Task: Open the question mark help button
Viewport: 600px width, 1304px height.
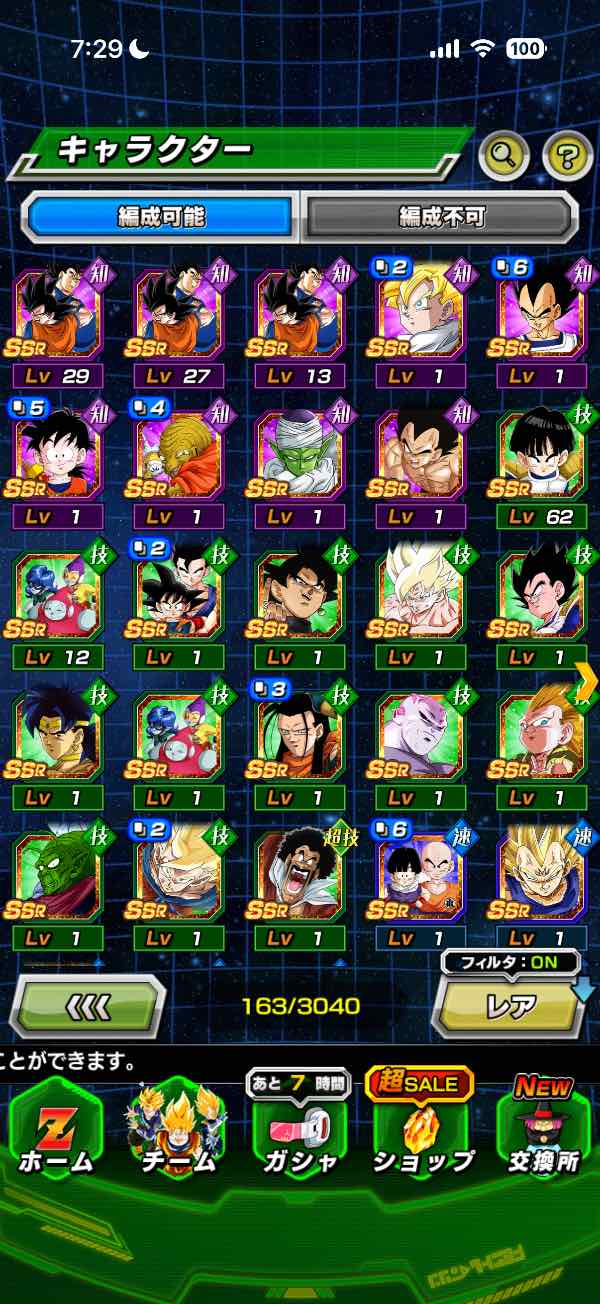Action: click(x=567, y=155)
